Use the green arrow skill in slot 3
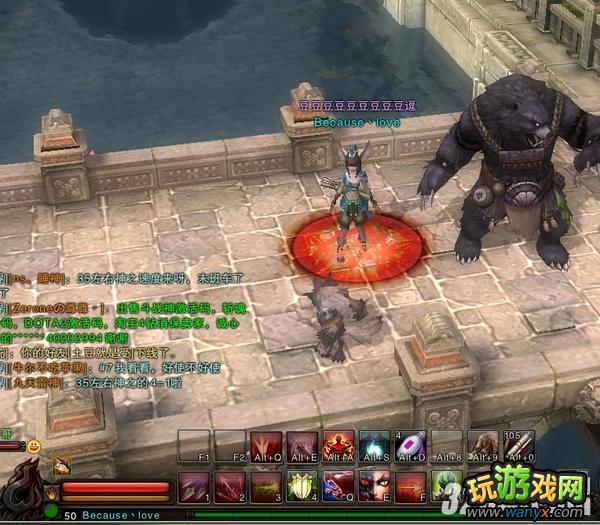This screenshot has height=525, width=600. [x=266, y=487]
